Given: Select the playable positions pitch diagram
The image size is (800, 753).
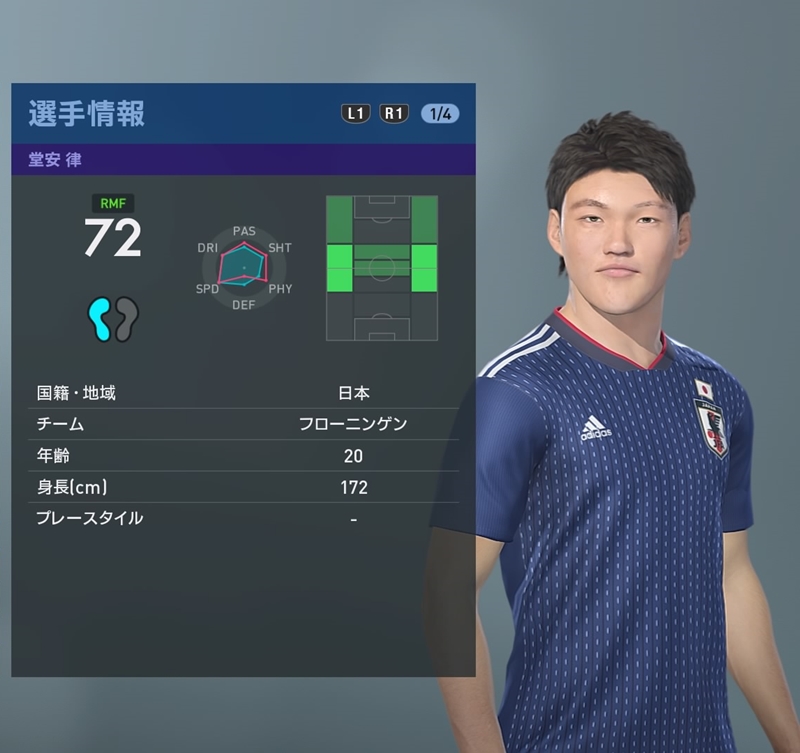Looking at the screenshot, I should pyautogui.click(x=382, y=267).
